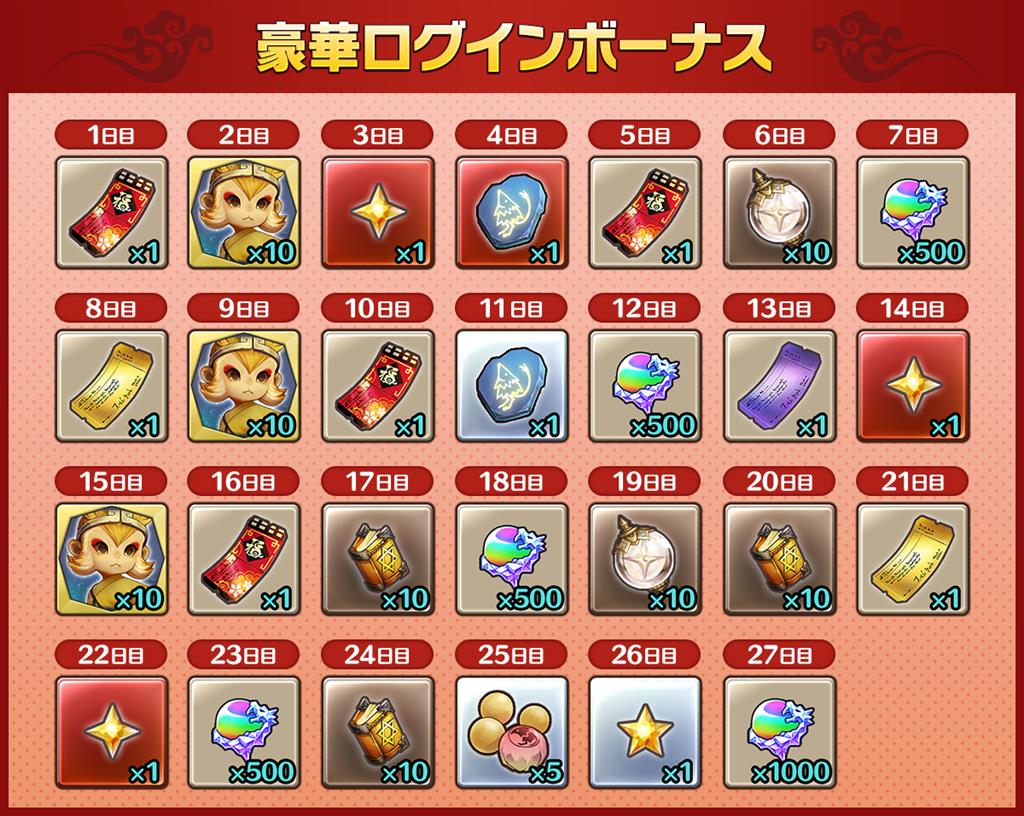
Task: Select the Day 7 rainbow gem x500
Action: coord(913,212)
